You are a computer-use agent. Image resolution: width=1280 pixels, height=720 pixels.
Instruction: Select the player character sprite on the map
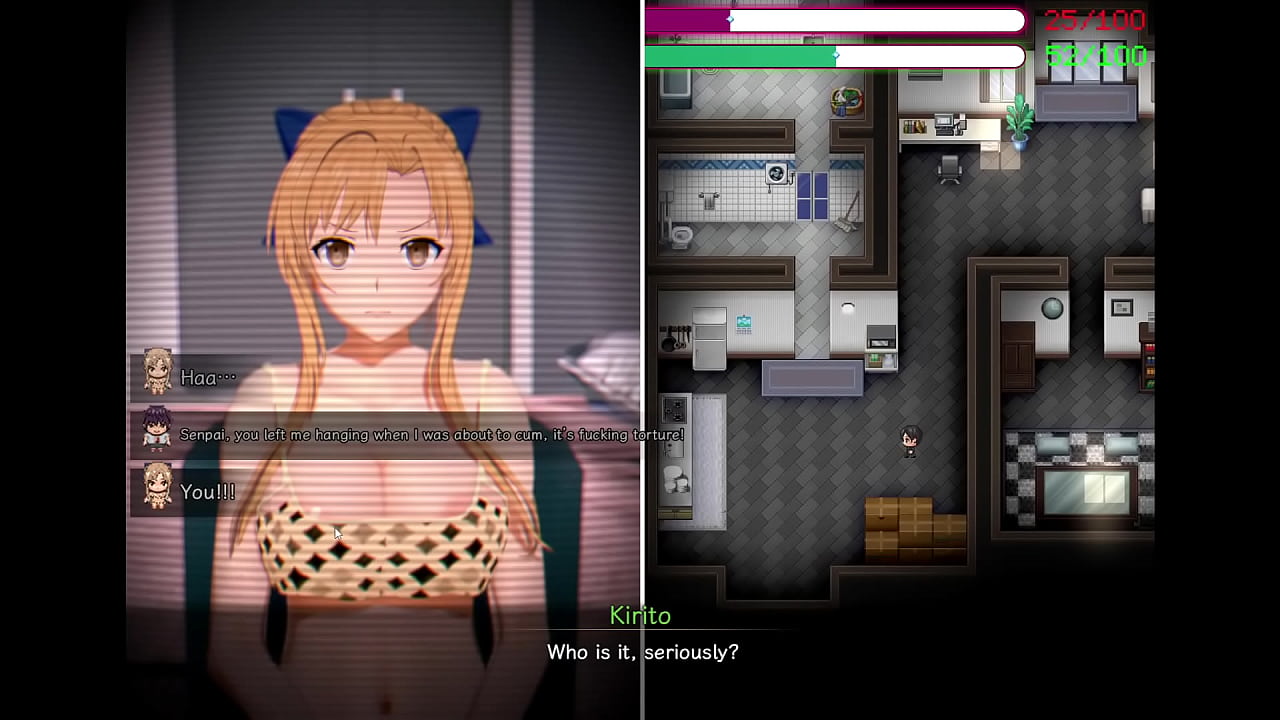[908, 440]
